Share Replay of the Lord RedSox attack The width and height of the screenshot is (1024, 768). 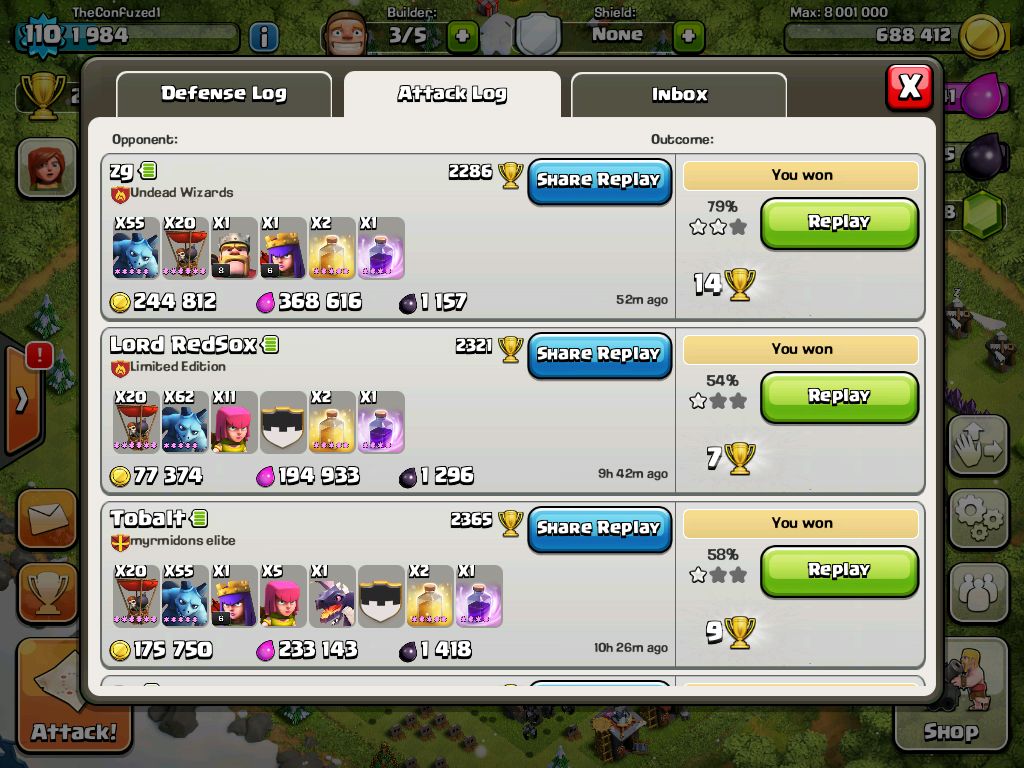[x=599, y=355]
